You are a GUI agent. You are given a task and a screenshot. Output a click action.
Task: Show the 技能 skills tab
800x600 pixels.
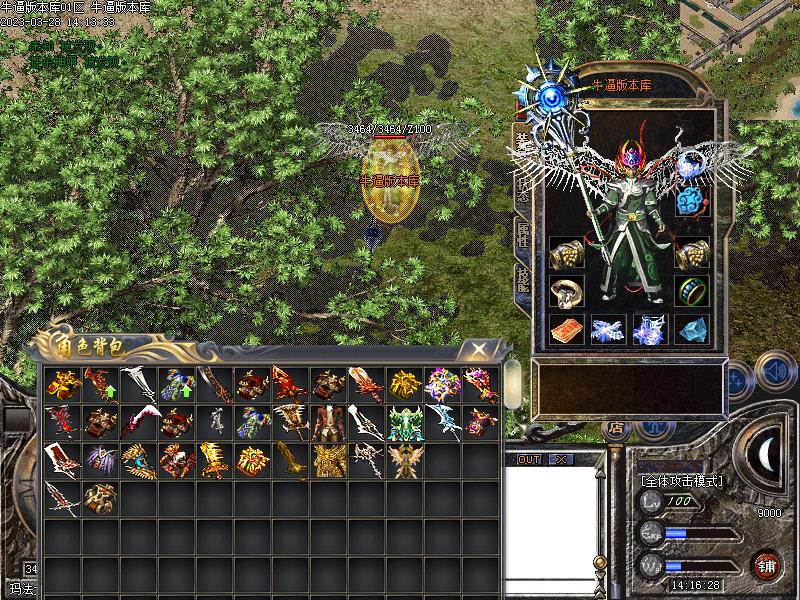click(522, 279)
